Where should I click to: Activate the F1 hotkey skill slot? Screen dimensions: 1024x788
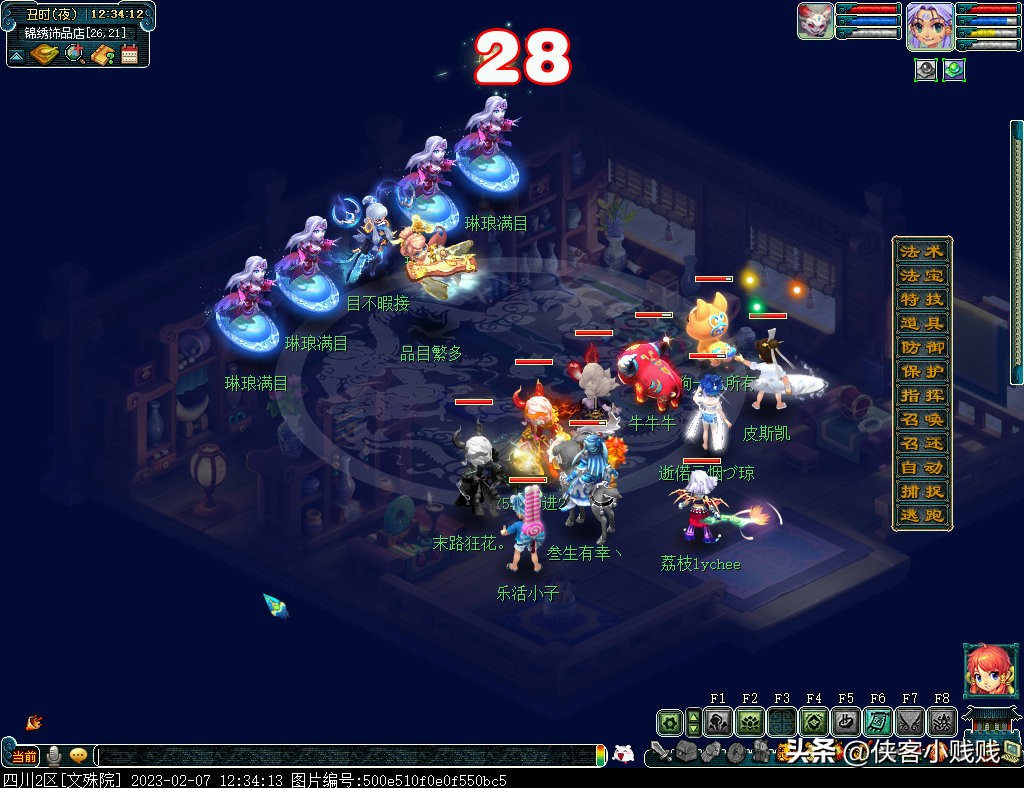(718, 722)
